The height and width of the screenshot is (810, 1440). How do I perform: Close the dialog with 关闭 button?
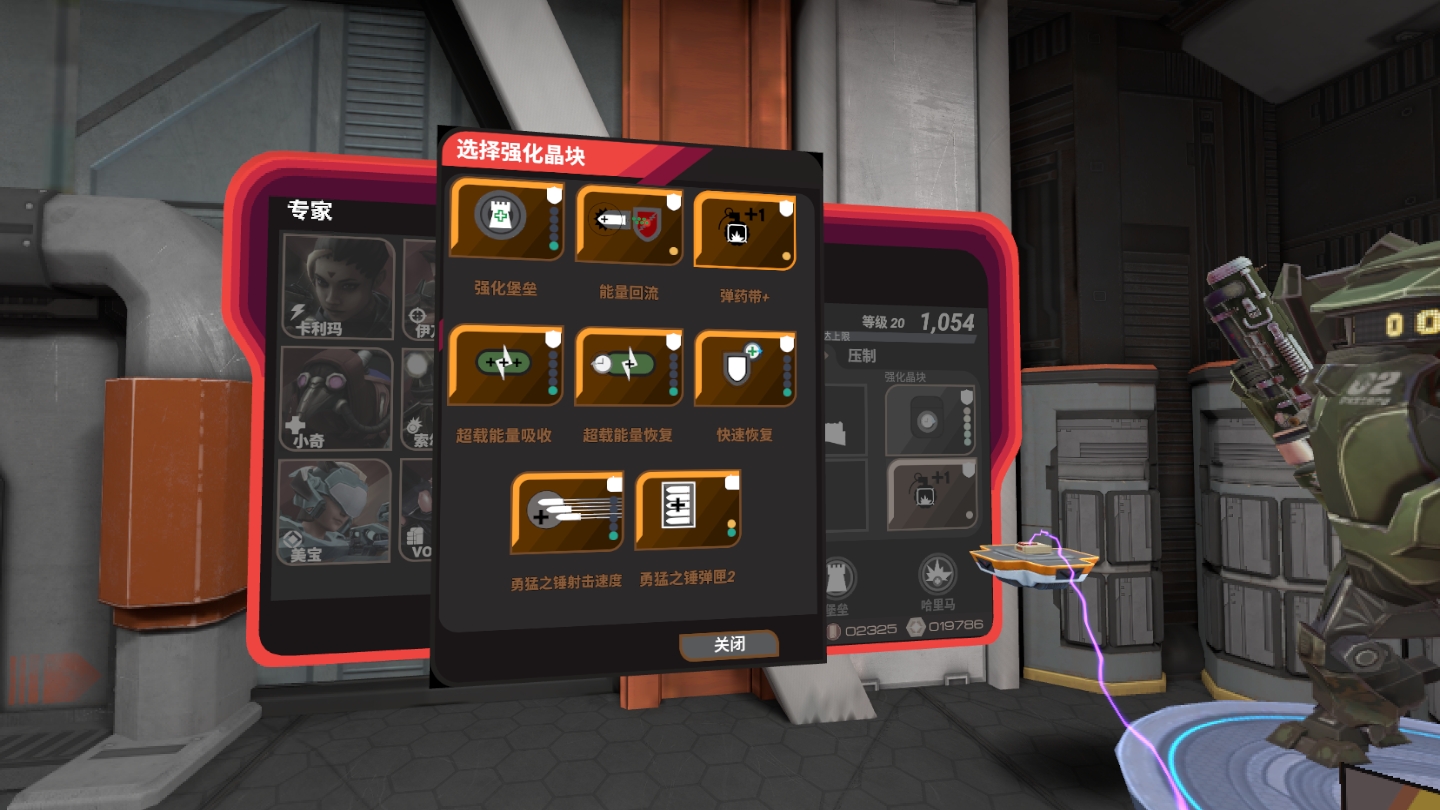point(727,644)
